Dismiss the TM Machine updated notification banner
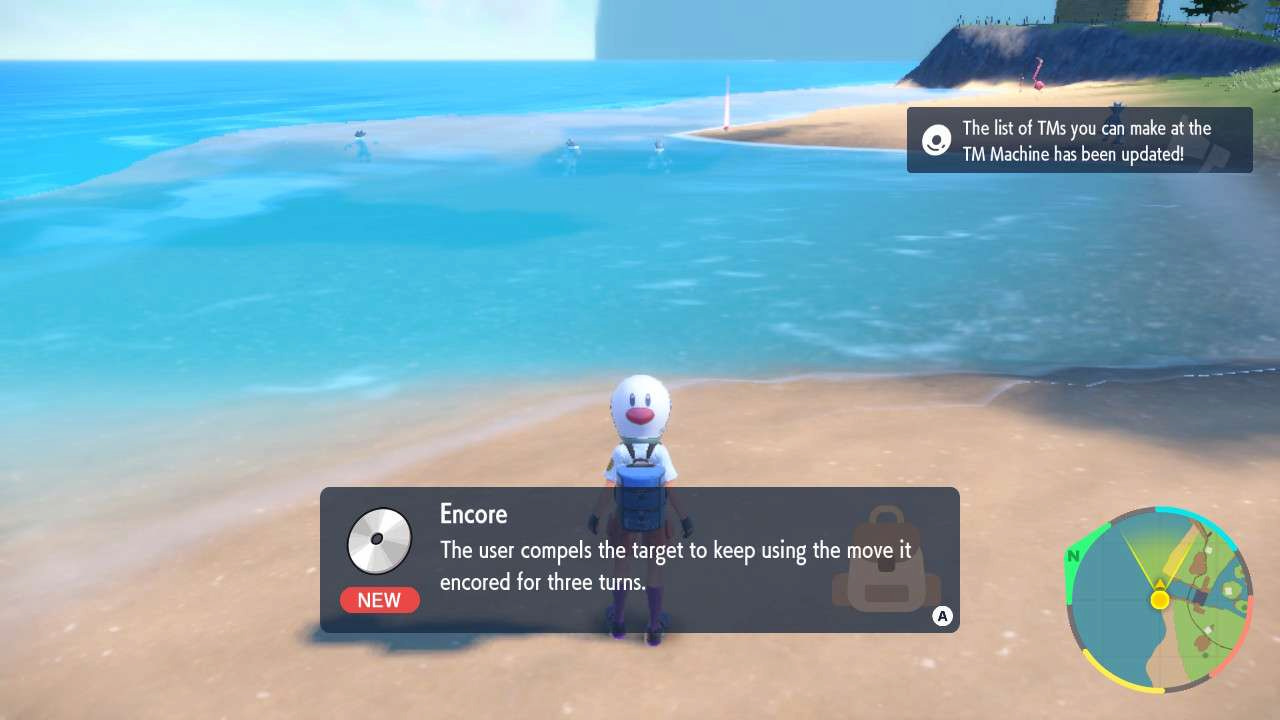Viewport: 1280px width, 720px height. point(1080,140)
